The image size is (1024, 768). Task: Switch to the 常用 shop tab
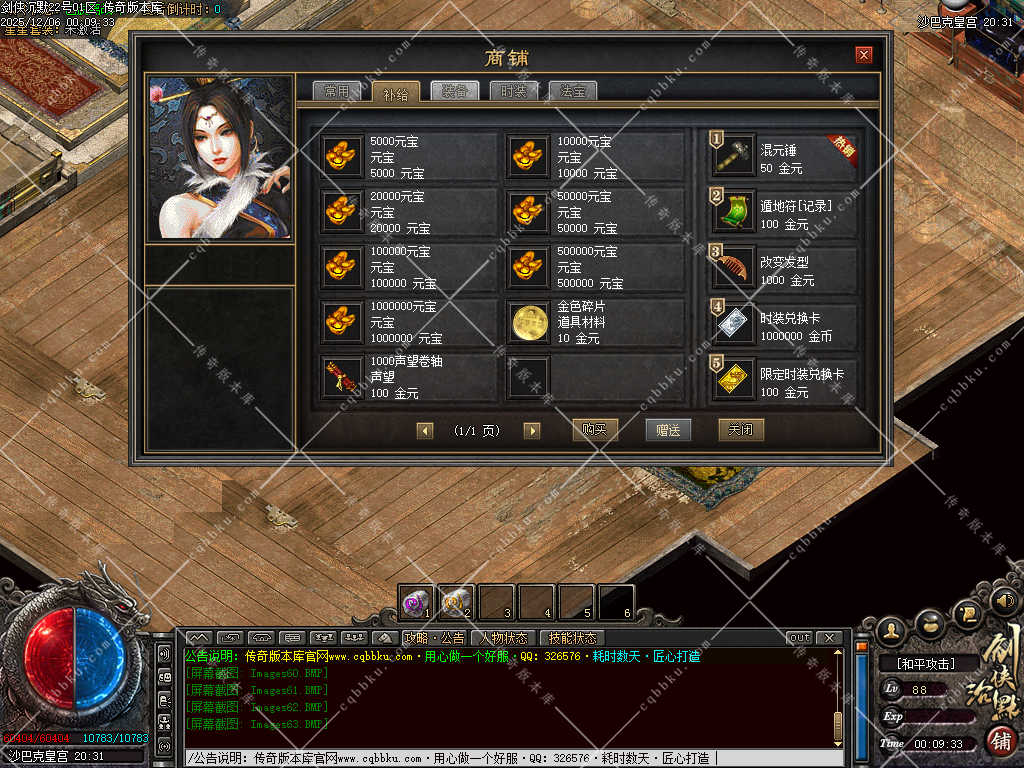[335, 91]
